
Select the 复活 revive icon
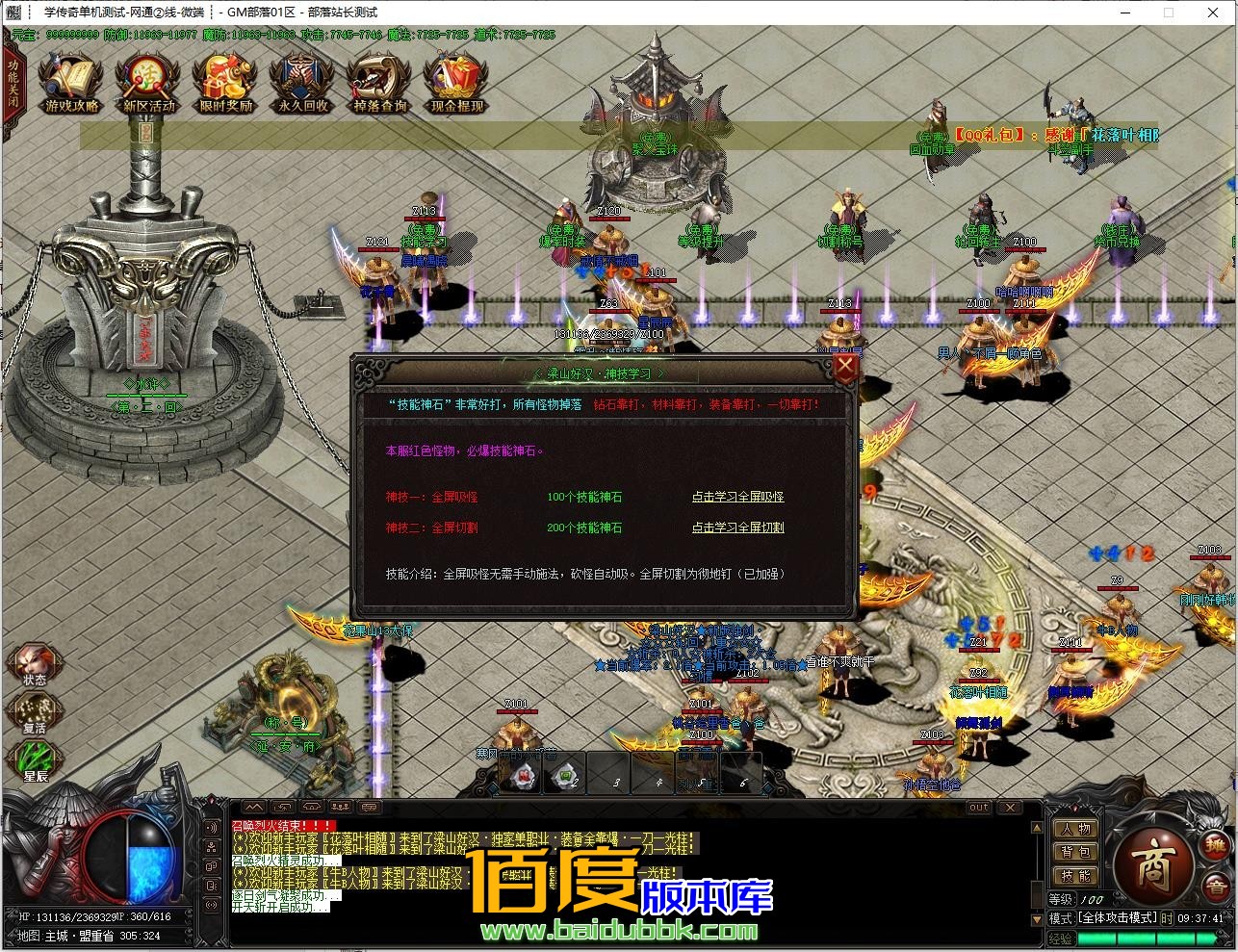coord(36,713)
